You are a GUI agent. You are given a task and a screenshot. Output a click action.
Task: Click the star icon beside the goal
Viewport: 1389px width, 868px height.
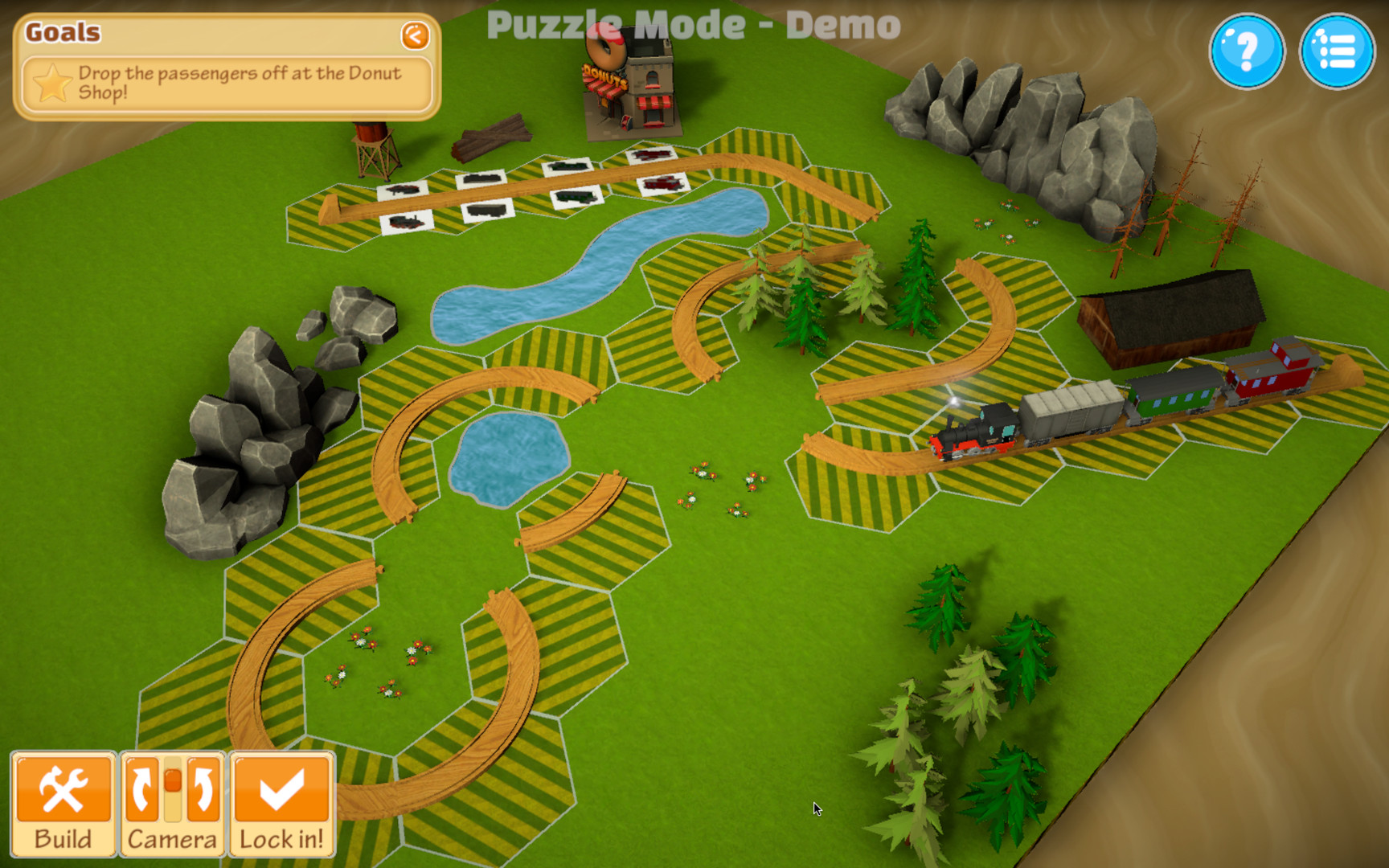coord(51,80)
